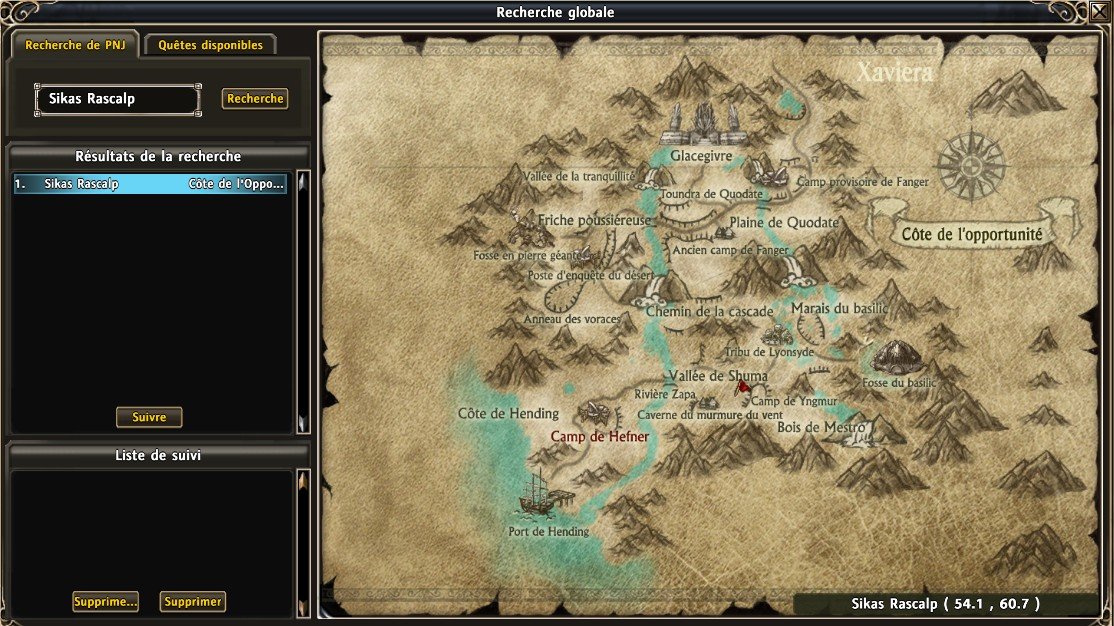Screen dimensions: 1114x626
Task: Track the NPC with the Suivre button
Action: click(149, 417)
